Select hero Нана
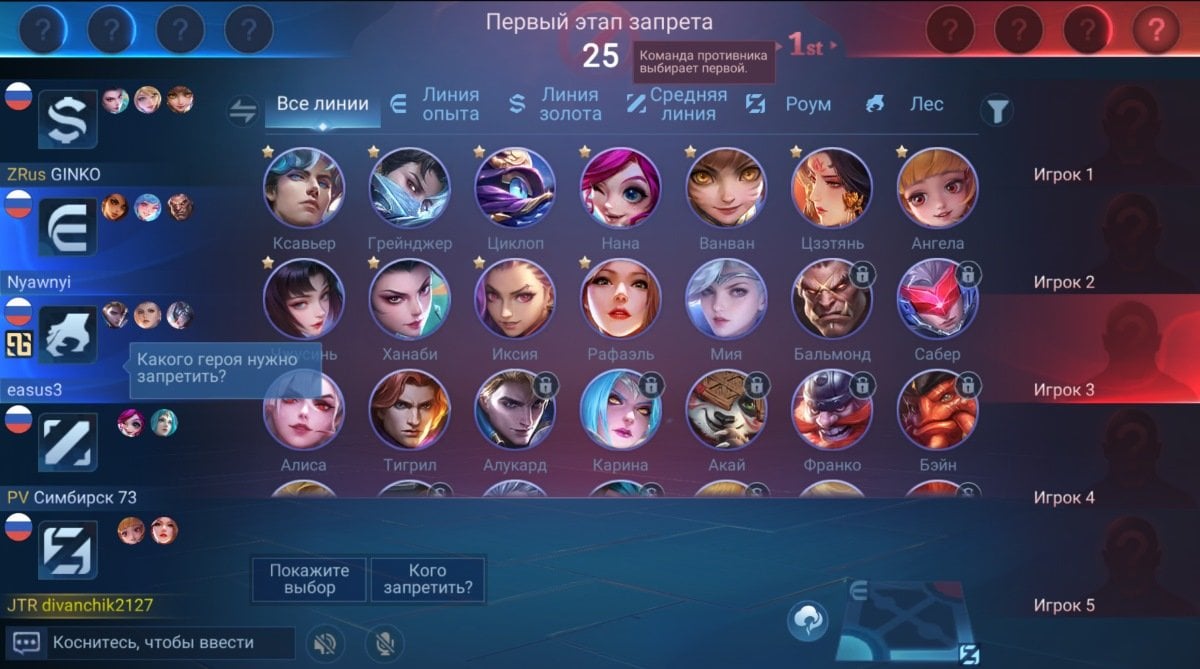 point(621,188)
